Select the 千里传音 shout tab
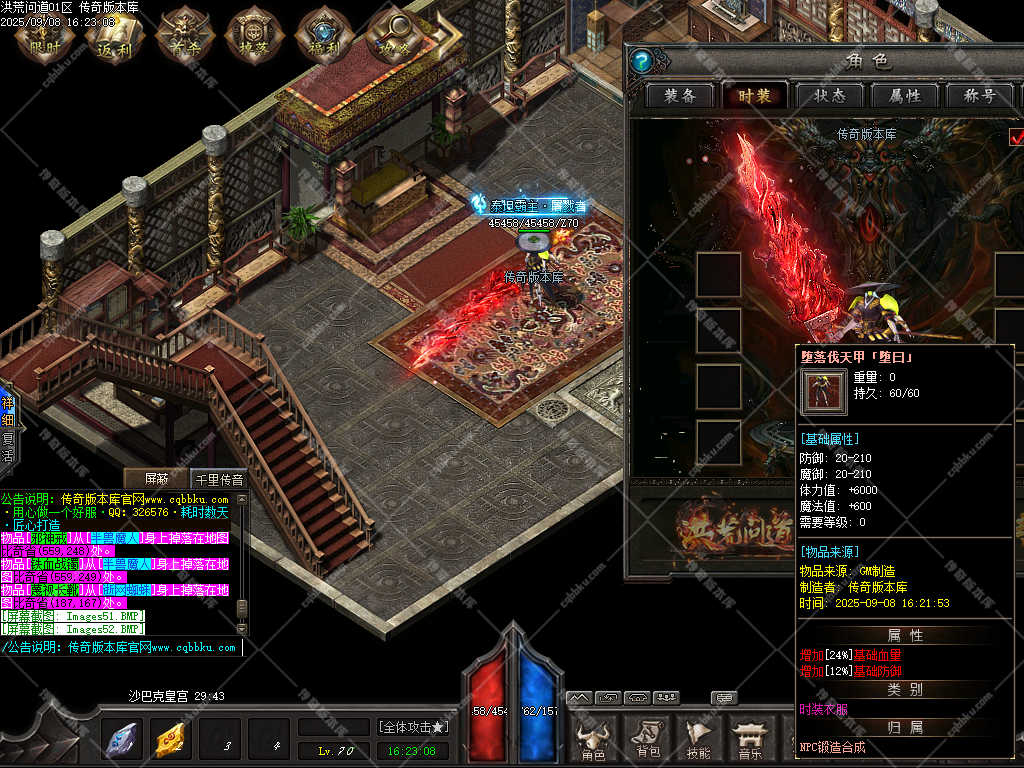Image resolution: width=1024 pixels, height=768 pixels. (218, 479)
